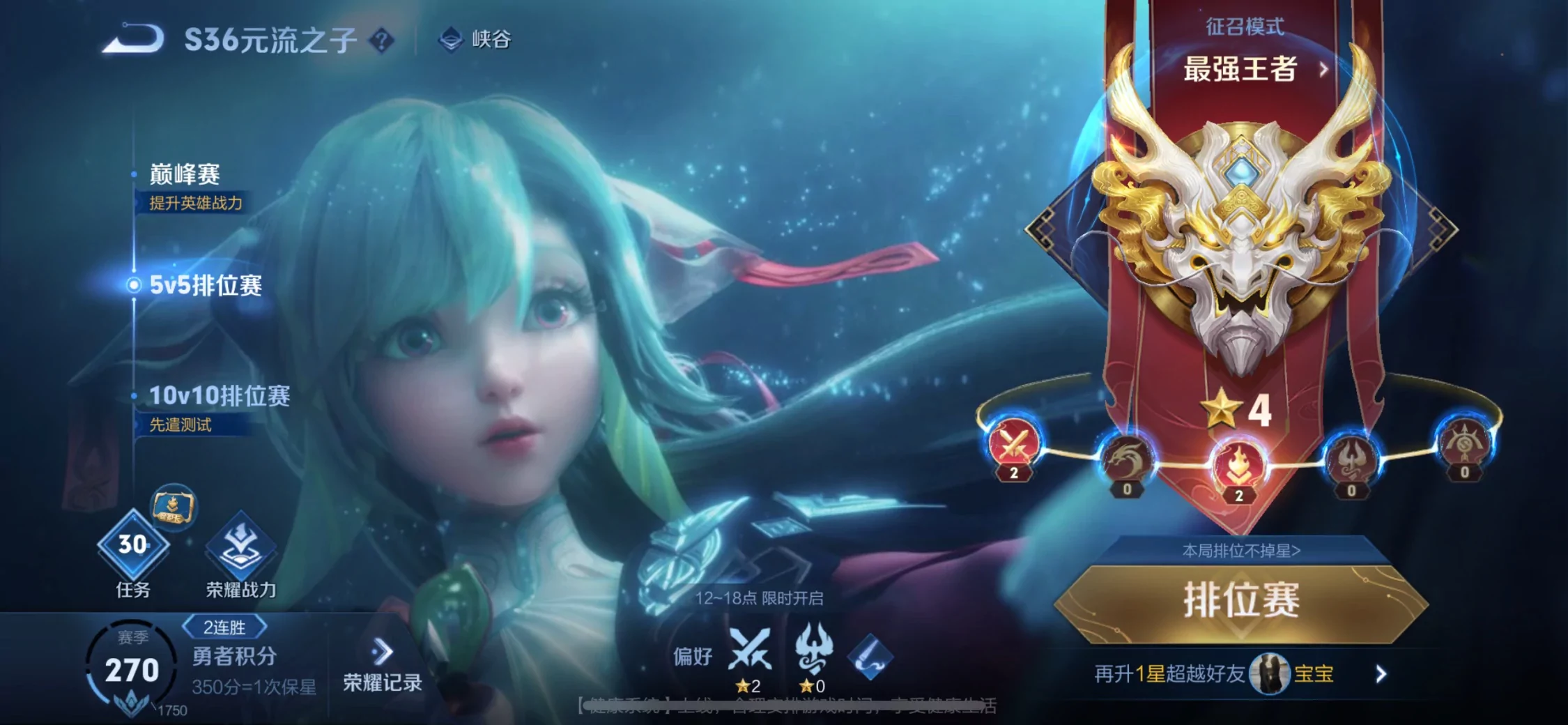The image size is (1568, 725).
Task: Tap the blue diamond brush preference icon
Action: (x=870, y=657)
